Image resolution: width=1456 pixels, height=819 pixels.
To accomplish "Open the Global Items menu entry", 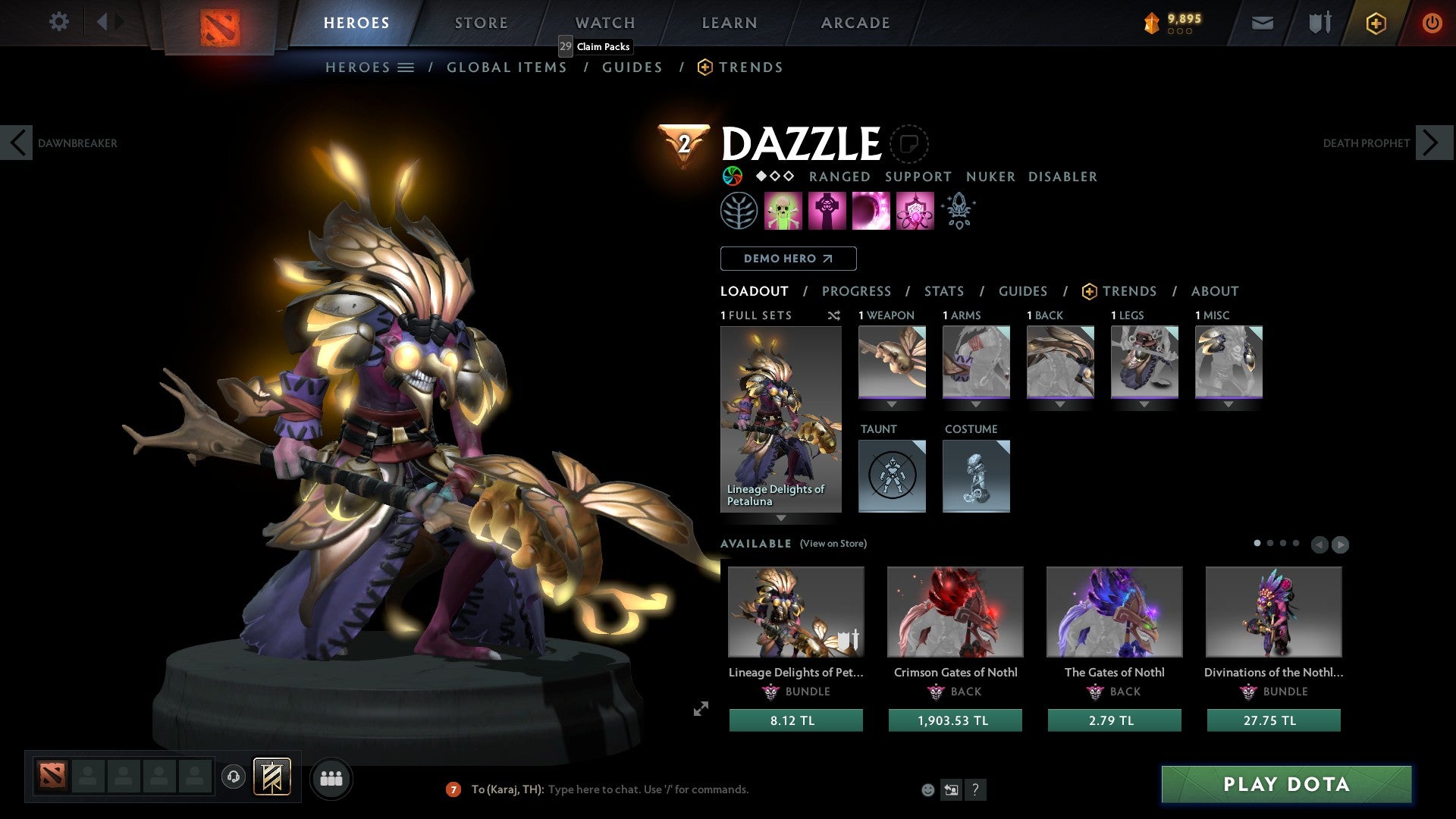I will click(x=507, y=67).
